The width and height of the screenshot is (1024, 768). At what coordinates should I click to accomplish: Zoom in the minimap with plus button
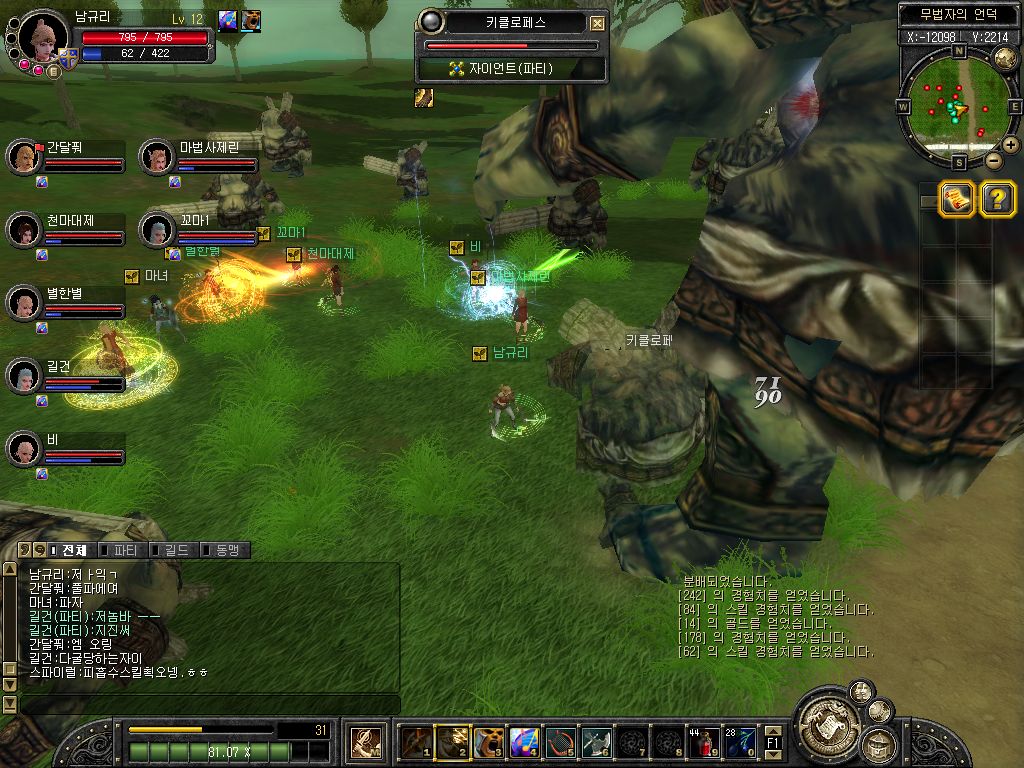click(1011, 145)
